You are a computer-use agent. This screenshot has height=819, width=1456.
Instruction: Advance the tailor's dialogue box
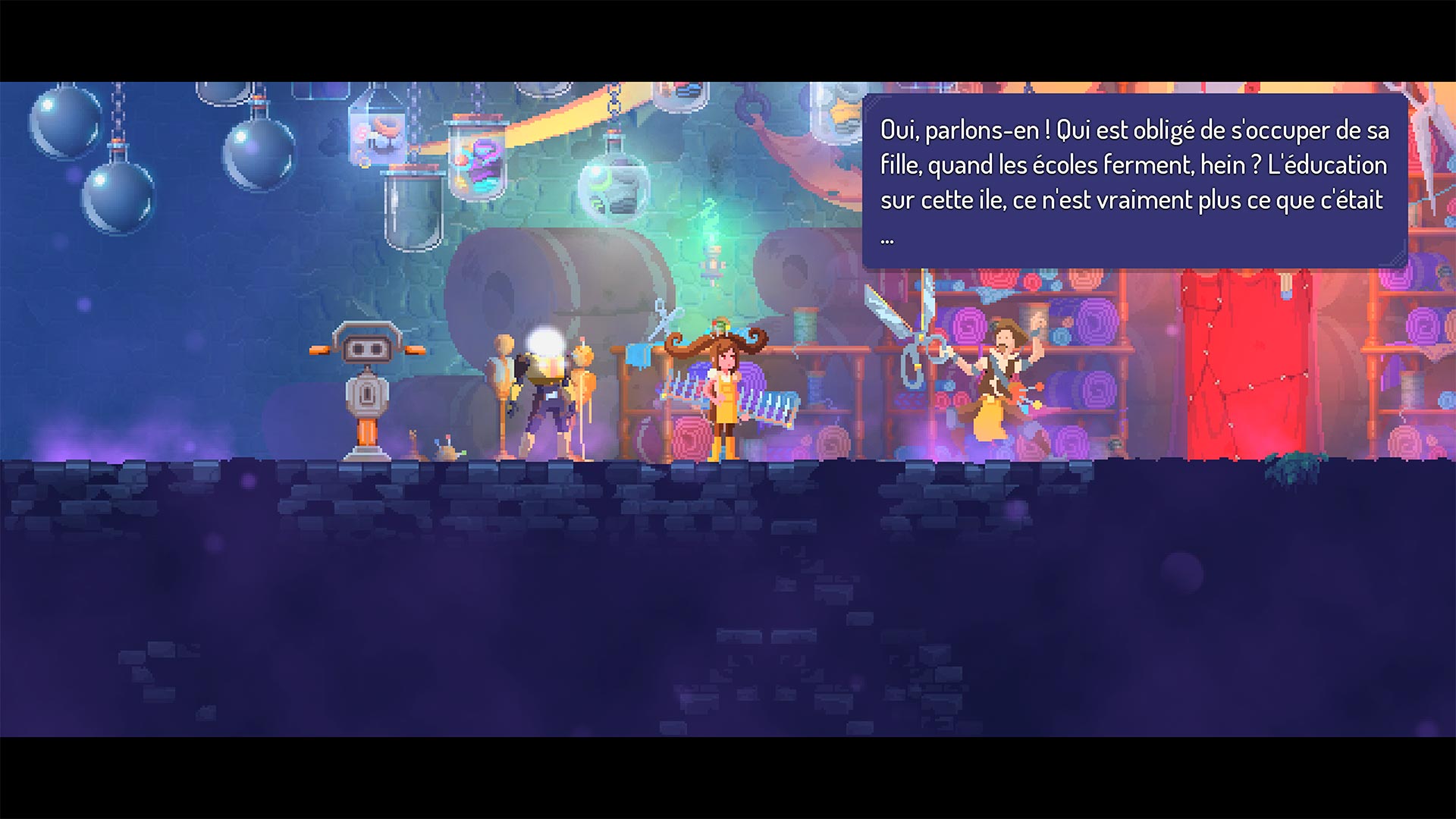coord(1134,182)
